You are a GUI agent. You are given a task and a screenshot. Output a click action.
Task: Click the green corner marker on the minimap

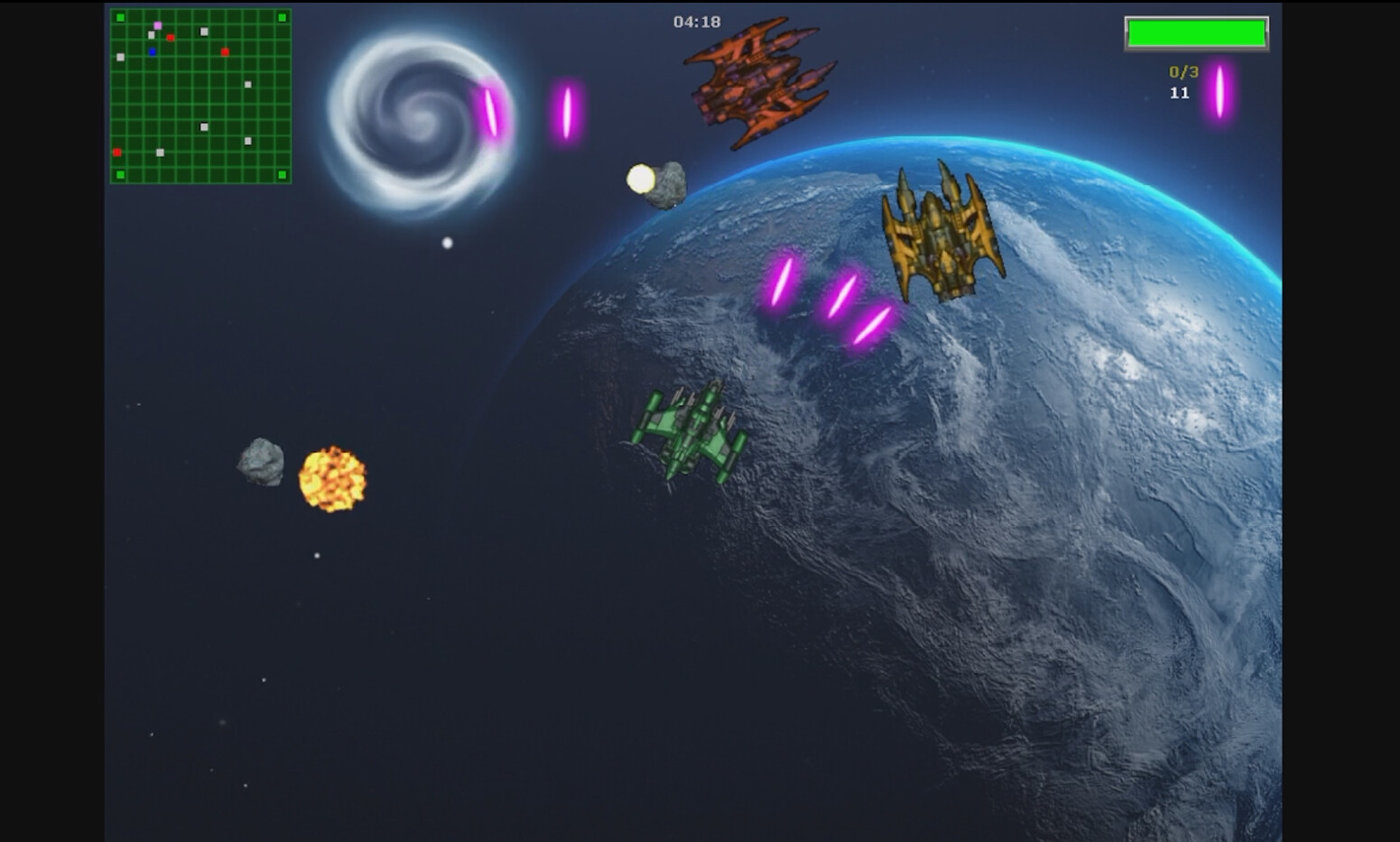[x=120, y=18]
